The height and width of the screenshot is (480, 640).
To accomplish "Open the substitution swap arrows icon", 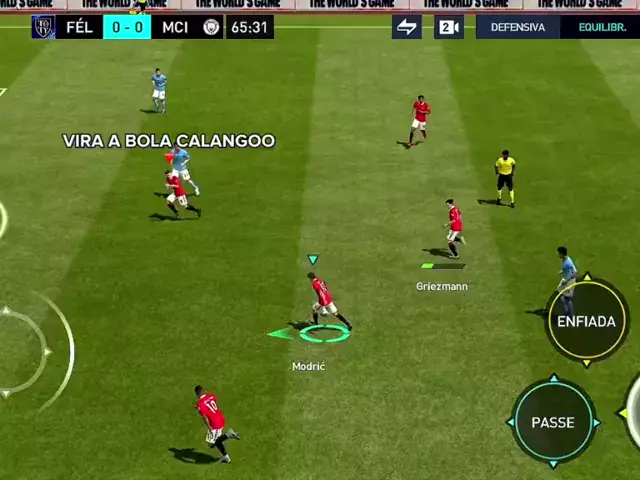I will [x=407, y=27].
